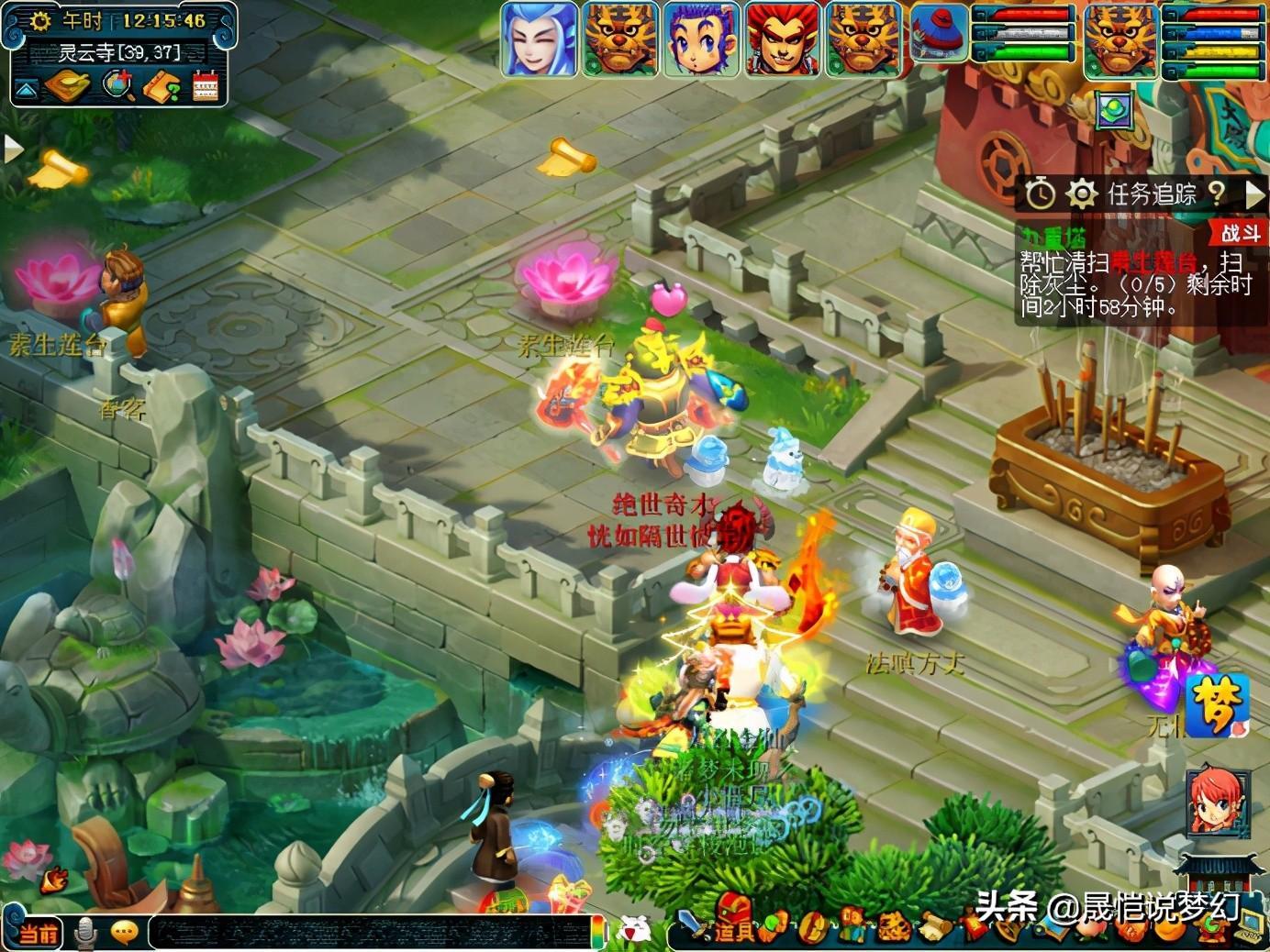This screenshot has width=1270, height=952.
Task: Select the red-haired team member portrait
Action: 782,39
